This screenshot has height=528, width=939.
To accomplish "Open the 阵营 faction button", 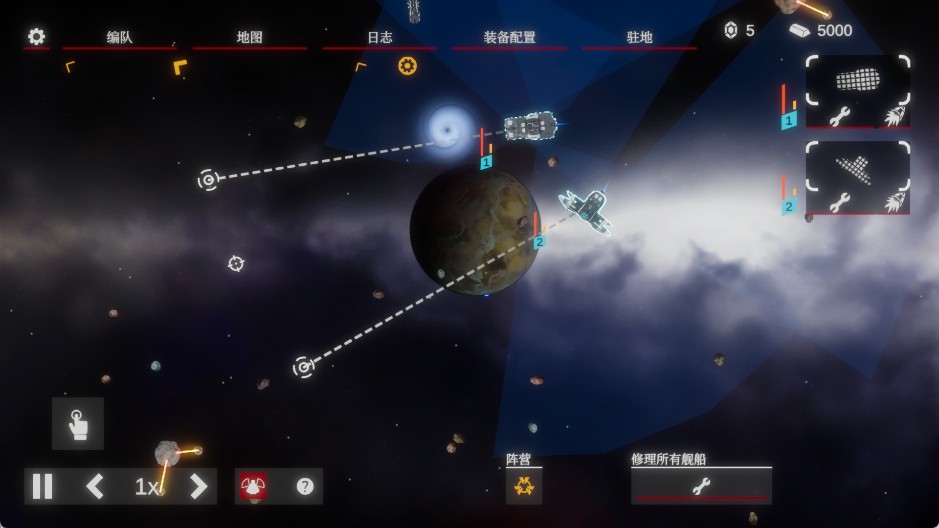I will point(523,486).
